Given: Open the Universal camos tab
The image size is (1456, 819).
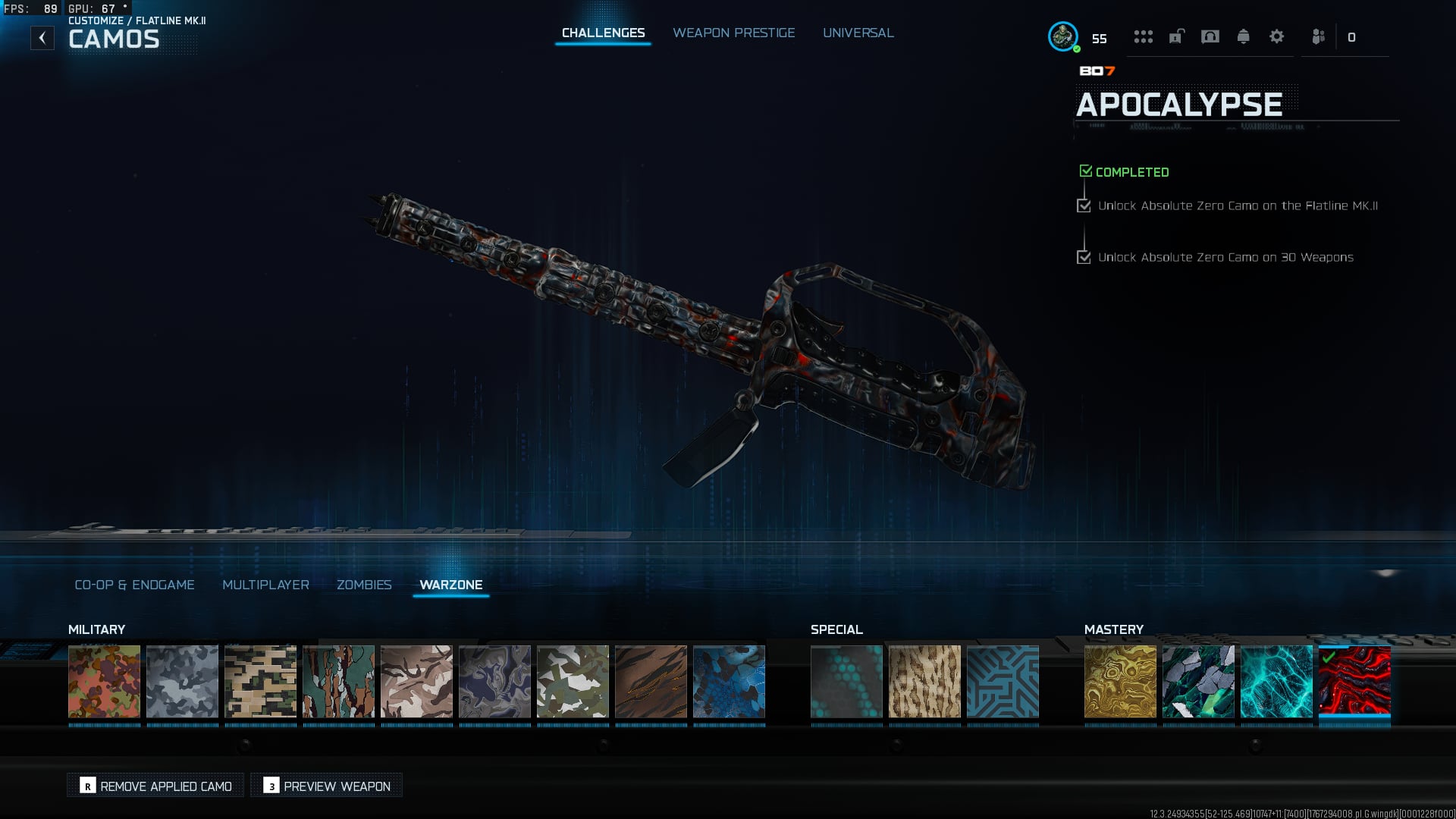Looking at the screenshot, I should (x=858, y=33).
